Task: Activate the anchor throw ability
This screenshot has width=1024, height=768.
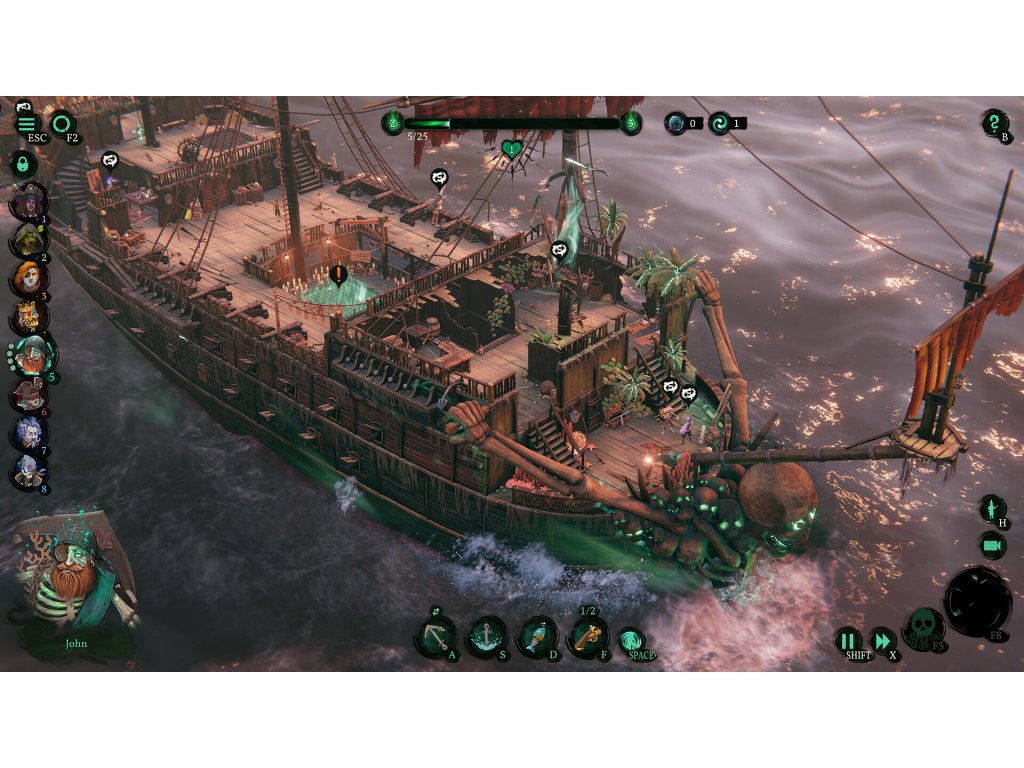Action: [436, 637]
